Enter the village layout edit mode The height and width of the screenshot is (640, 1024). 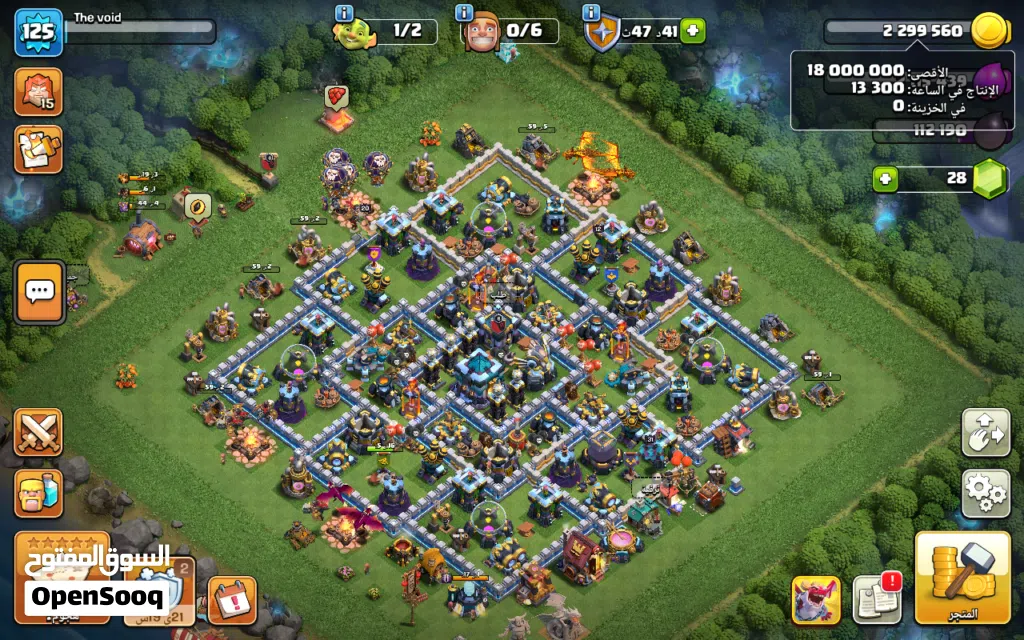point(985,431)
